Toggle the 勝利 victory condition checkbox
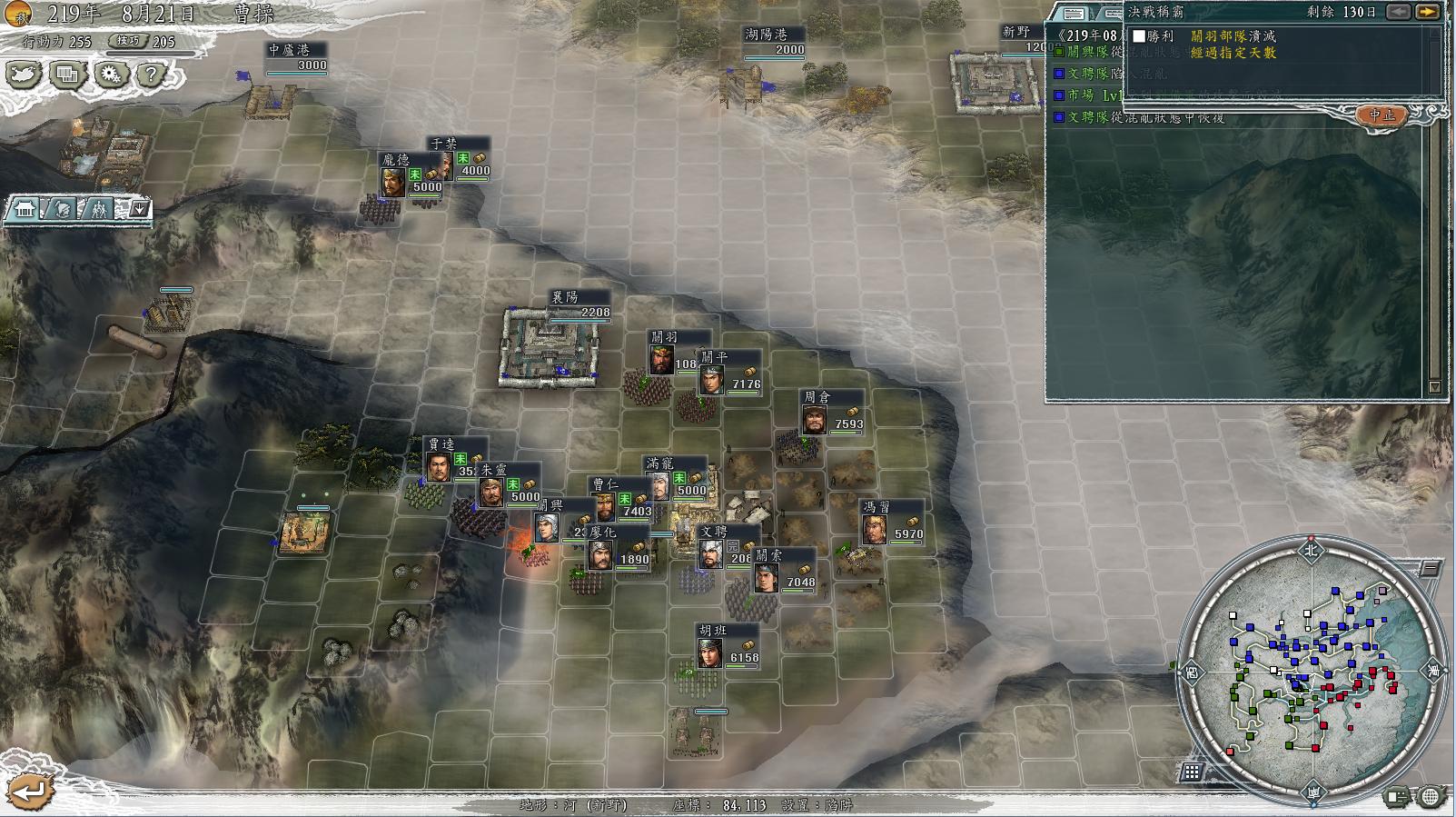 pos(1139,36)
